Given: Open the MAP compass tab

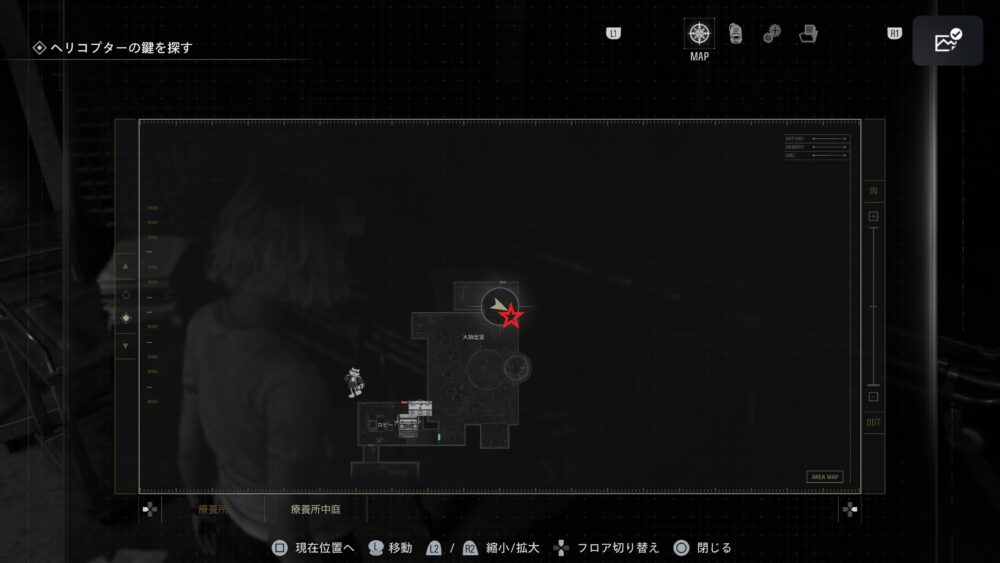Looking at the screenshot, I should [x=699, y=34].
